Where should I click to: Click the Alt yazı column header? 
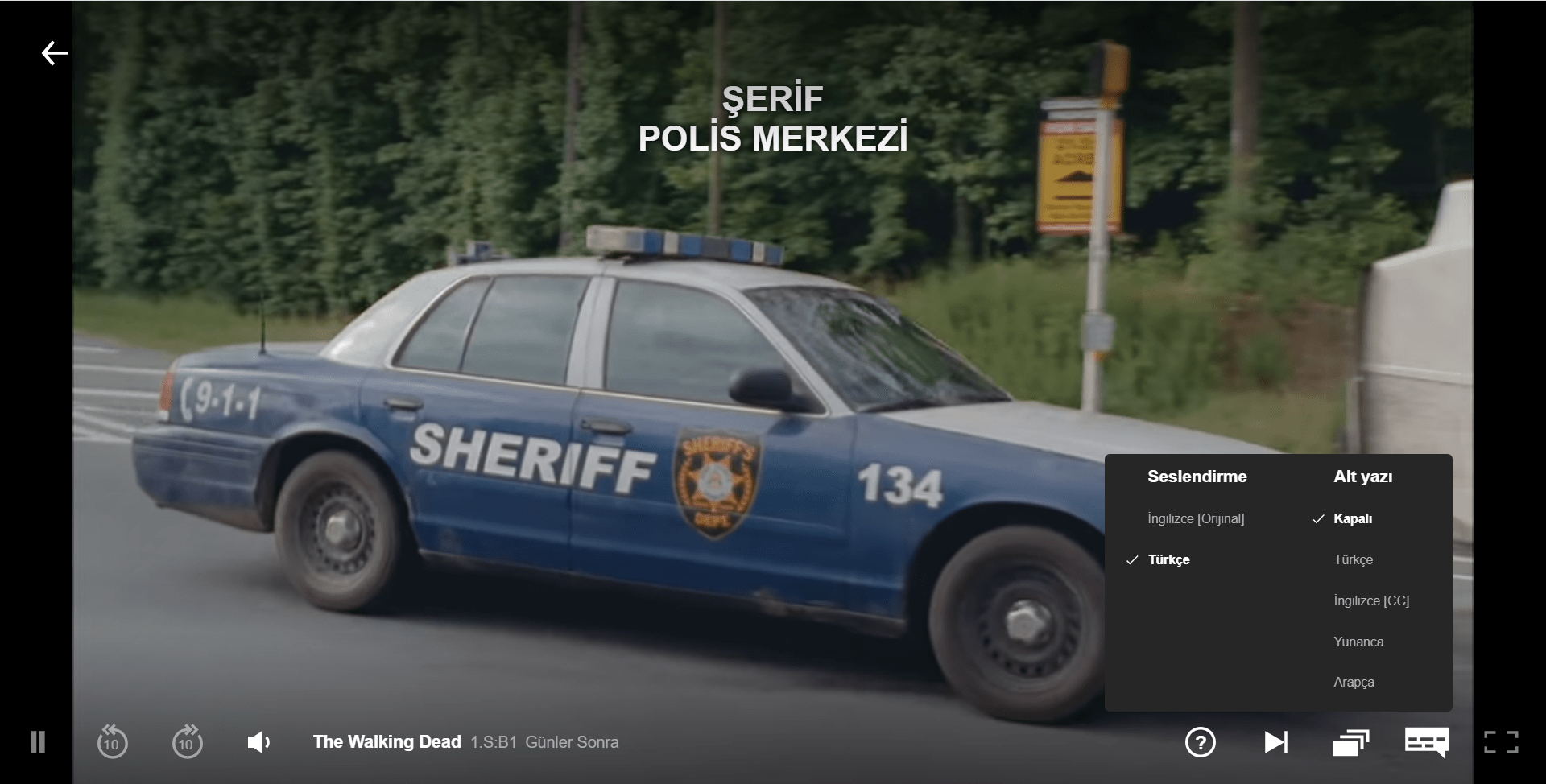(1362, 476)
